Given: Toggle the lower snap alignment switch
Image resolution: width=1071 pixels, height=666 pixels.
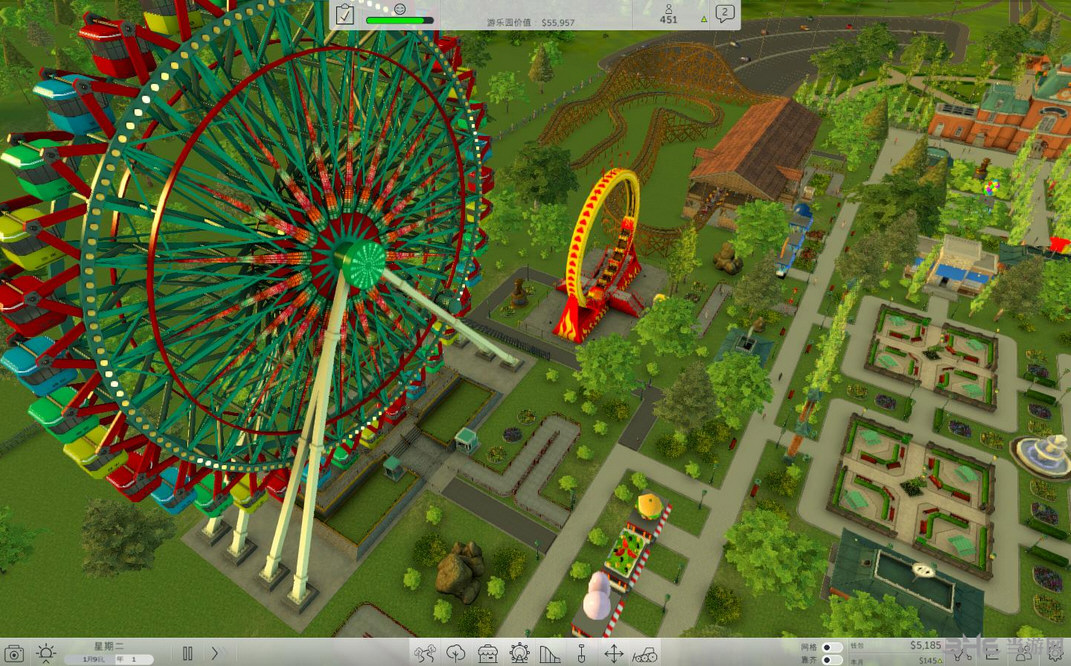Looking at the screenshot, I should pos(831,660).
